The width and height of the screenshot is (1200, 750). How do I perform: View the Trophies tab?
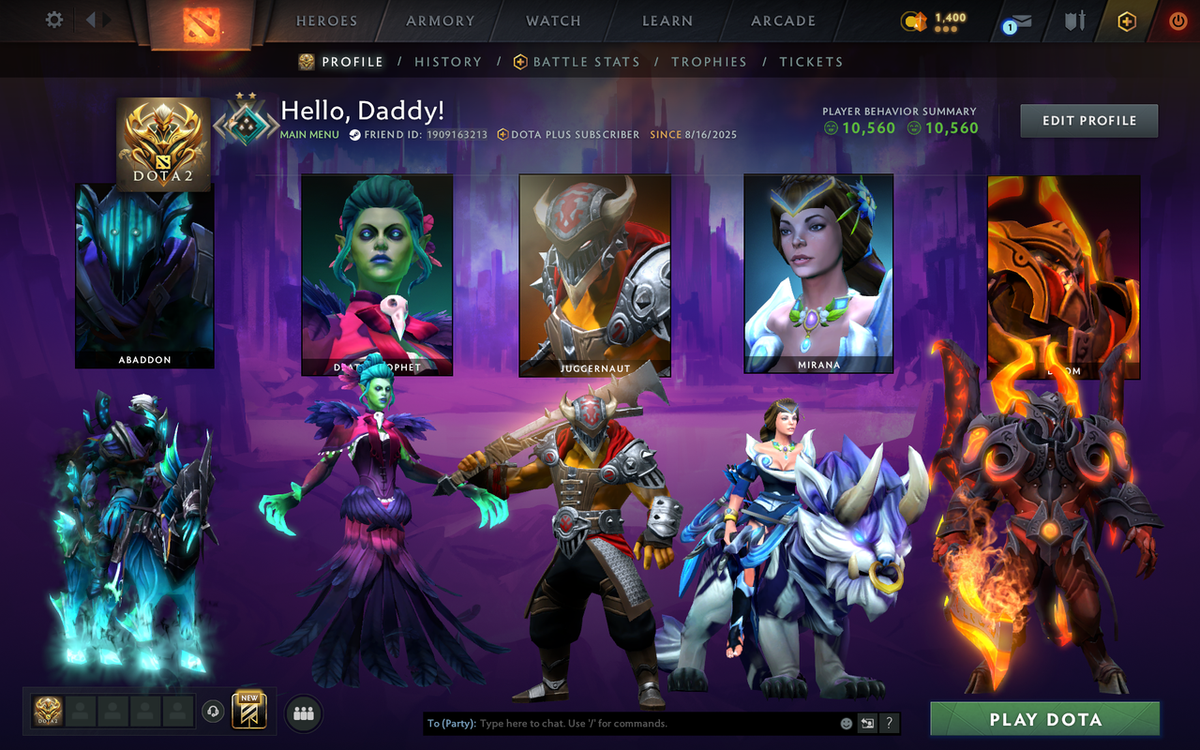coord(709,62)
